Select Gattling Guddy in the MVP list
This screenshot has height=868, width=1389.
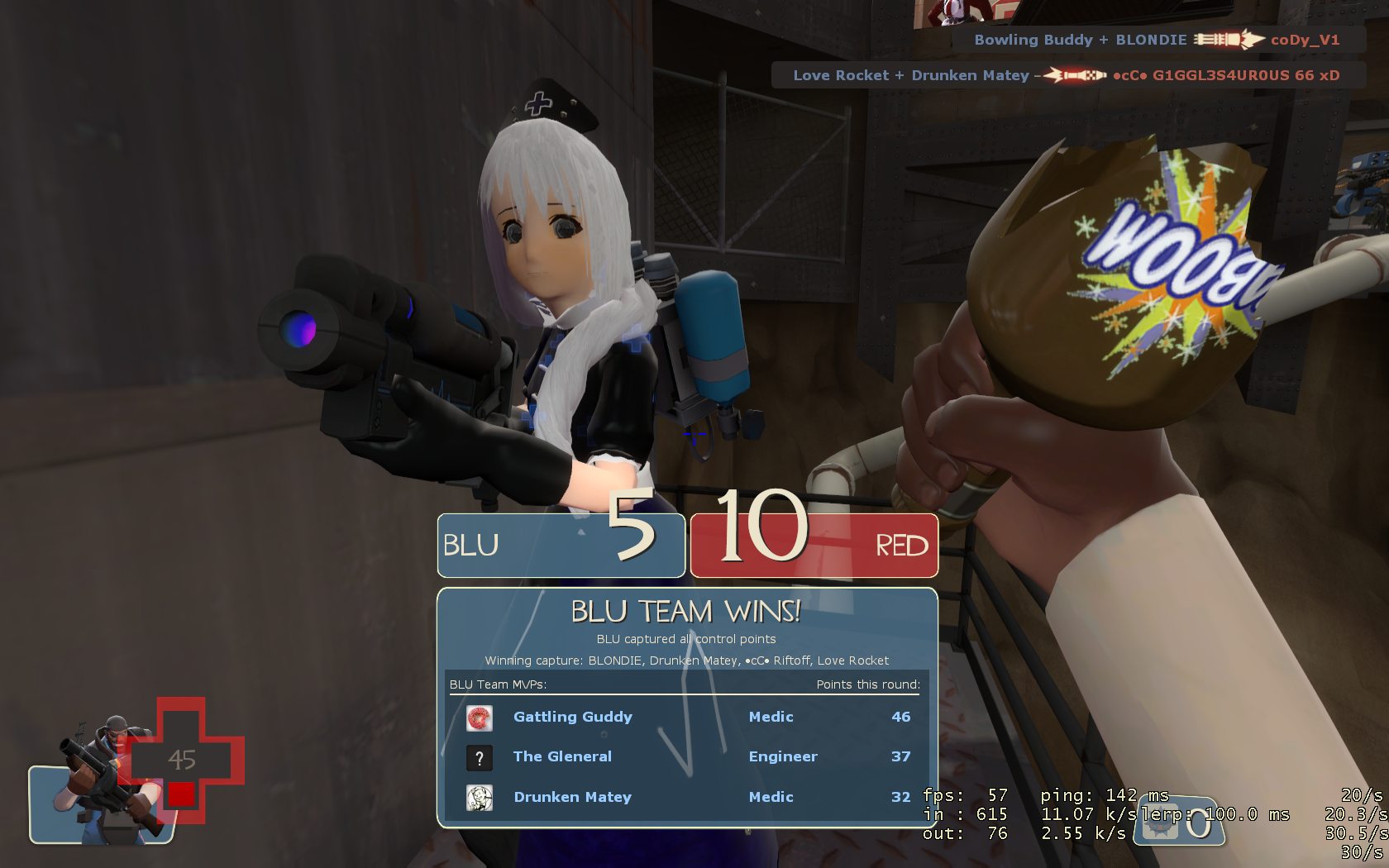tap(572, 717)
